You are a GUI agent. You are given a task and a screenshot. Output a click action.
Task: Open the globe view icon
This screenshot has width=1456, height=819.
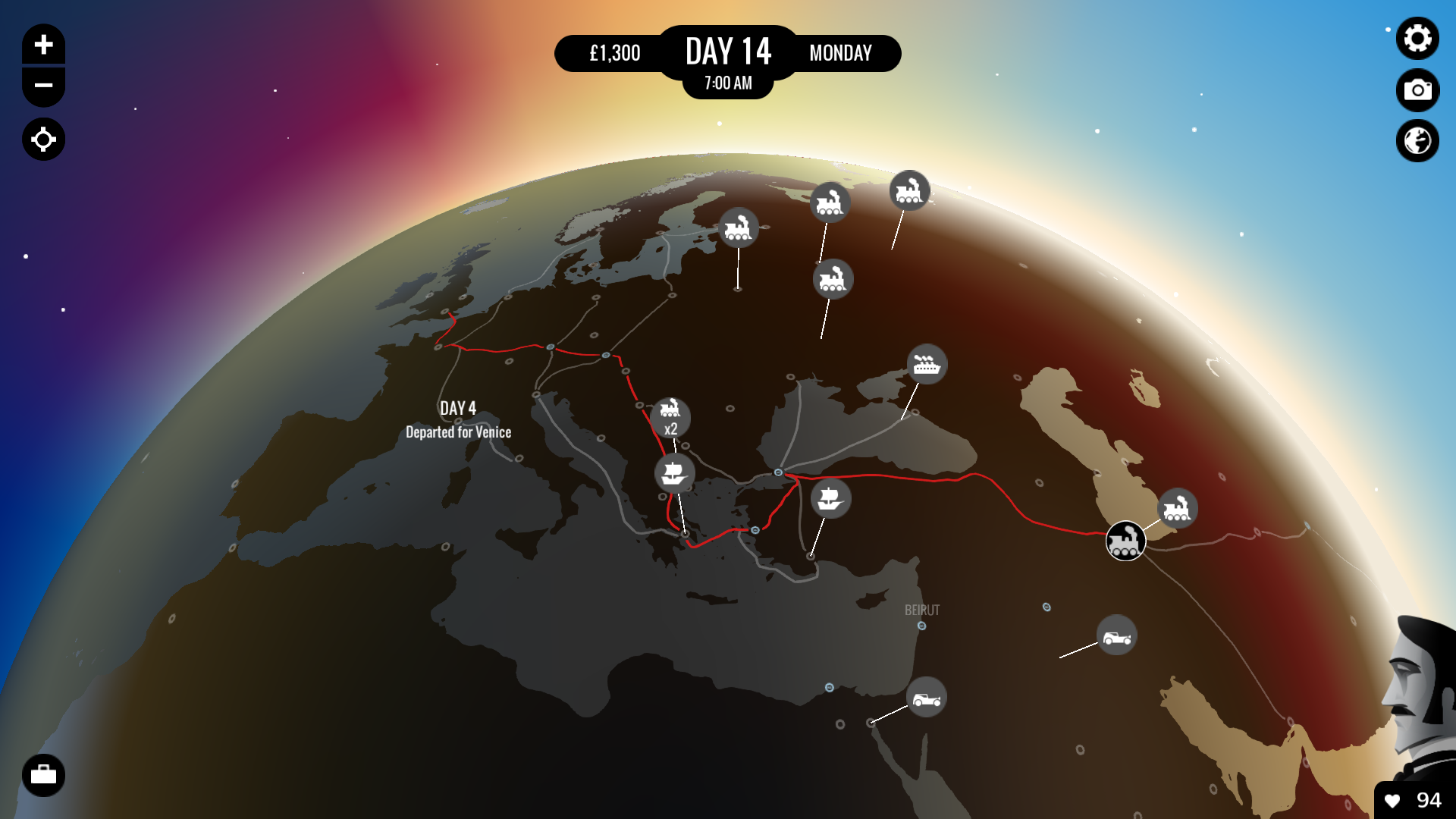tap(1417, 140)
